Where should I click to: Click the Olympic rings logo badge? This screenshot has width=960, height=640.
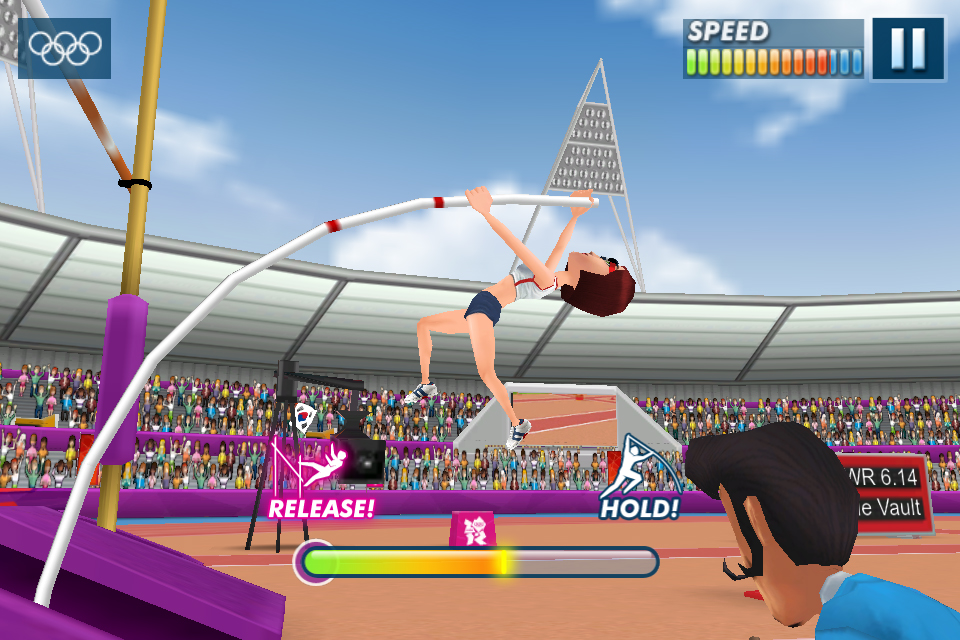65,47
